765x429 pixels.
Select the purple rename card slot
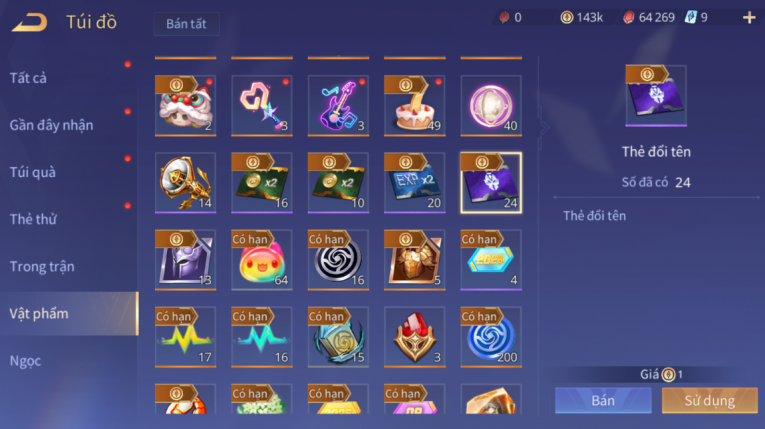click(490, 182)
